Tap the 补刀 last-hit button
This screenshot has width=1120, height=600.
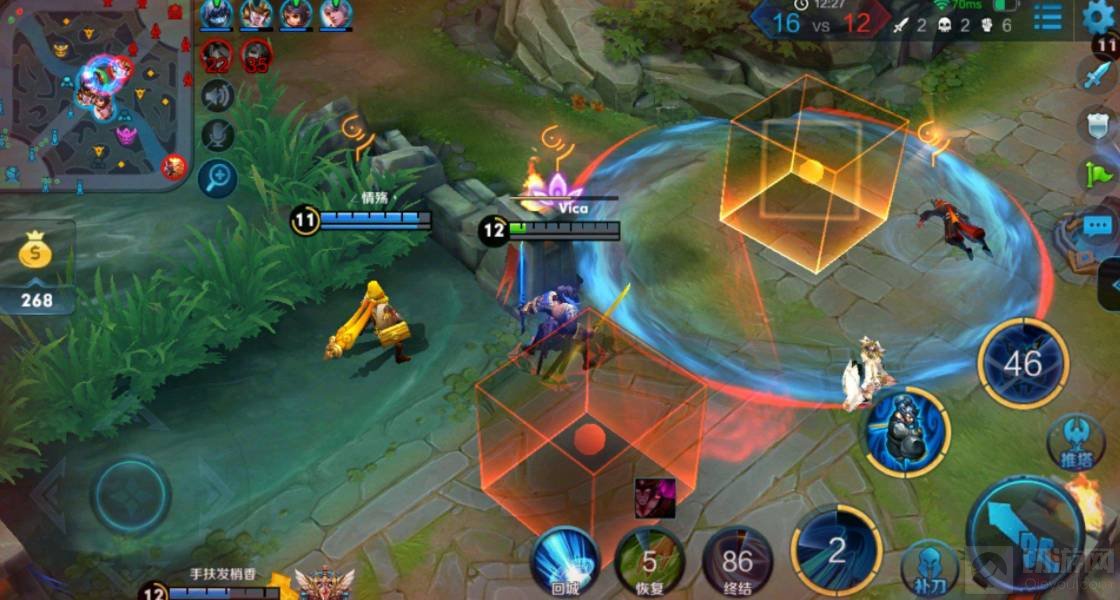925,567
